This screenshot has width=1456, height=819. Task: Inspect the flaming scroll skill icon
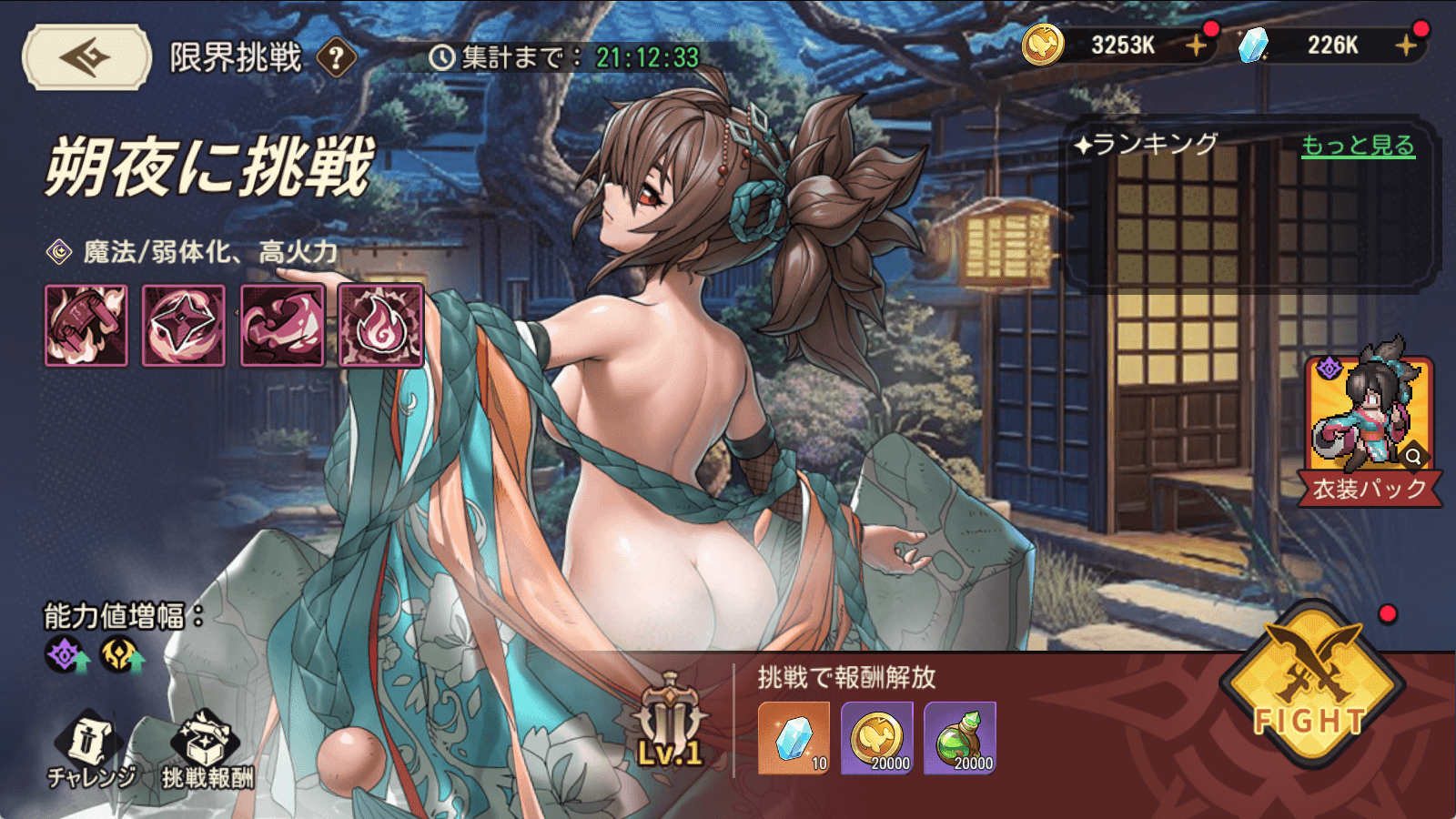click(86, 325)
